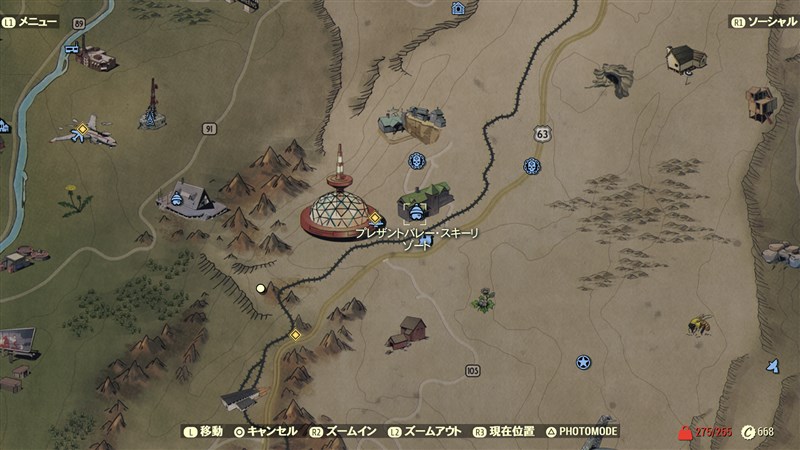Viewport: 800px width, 450px height.
Task: Select the white dot player marker
Action: (x=261, y=288)
